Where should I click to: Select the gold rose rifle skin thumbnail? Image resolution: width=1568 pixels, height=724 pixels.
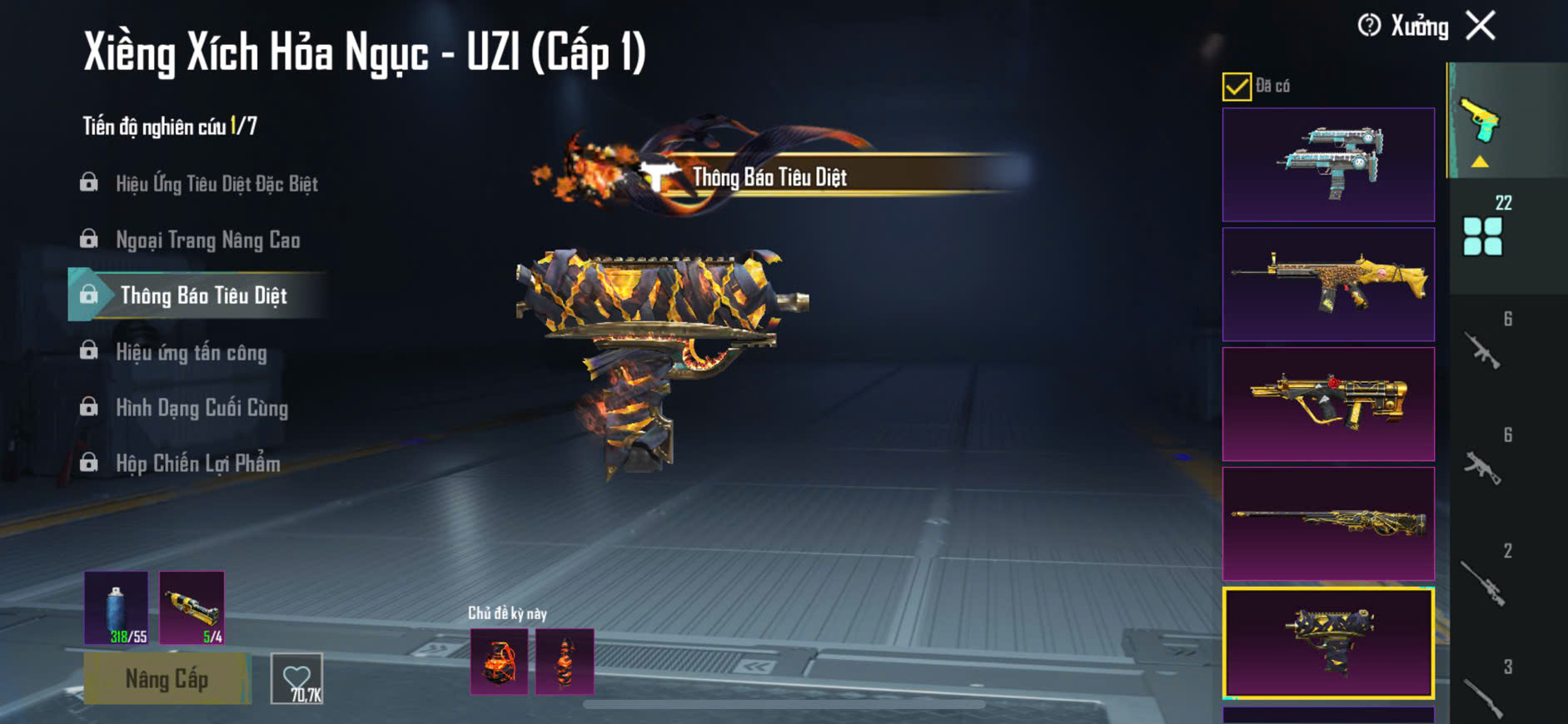coord(1328,404)
